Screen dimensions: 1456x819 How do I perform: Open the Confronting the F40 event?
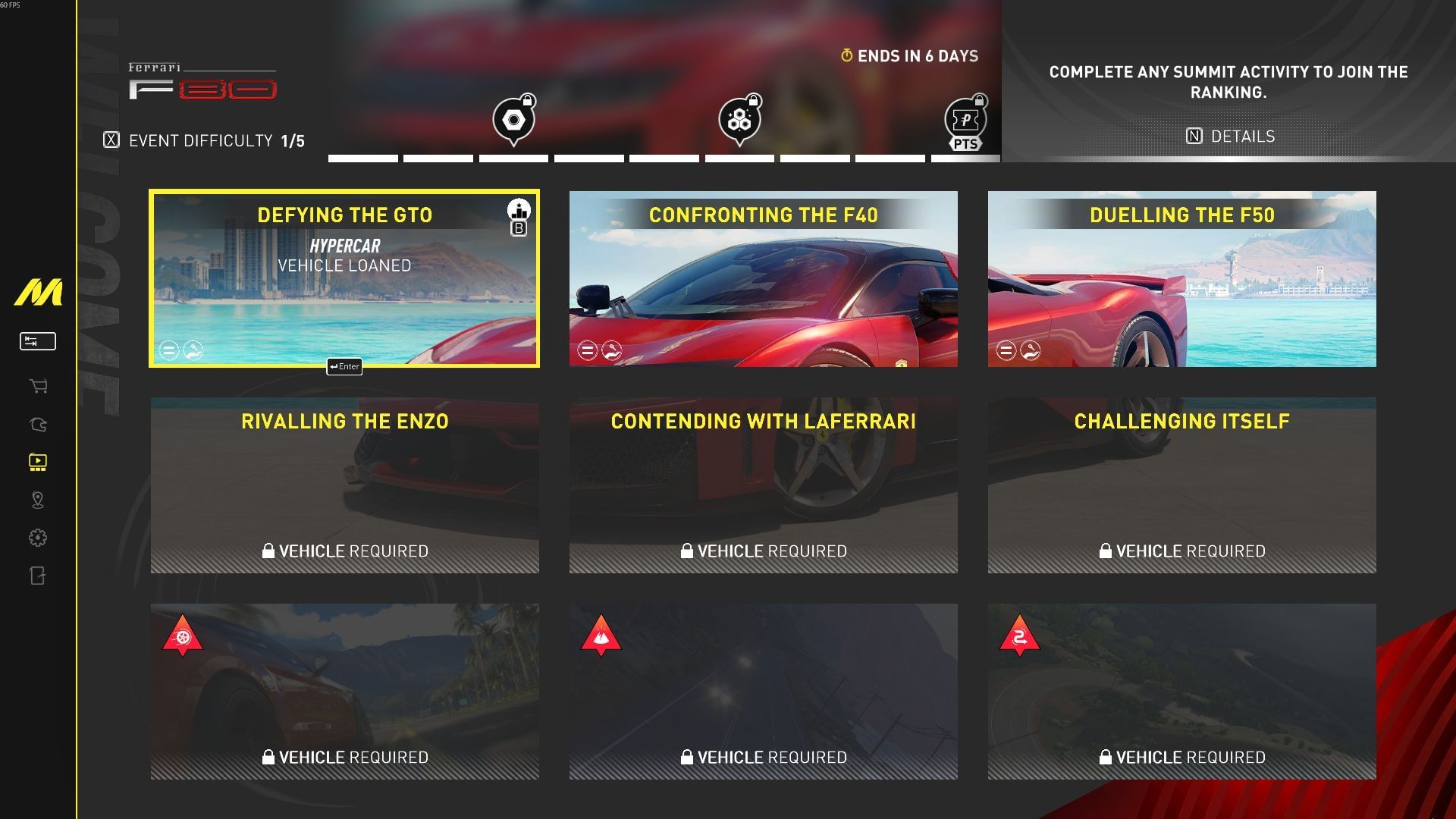click(x=763, y=278)
